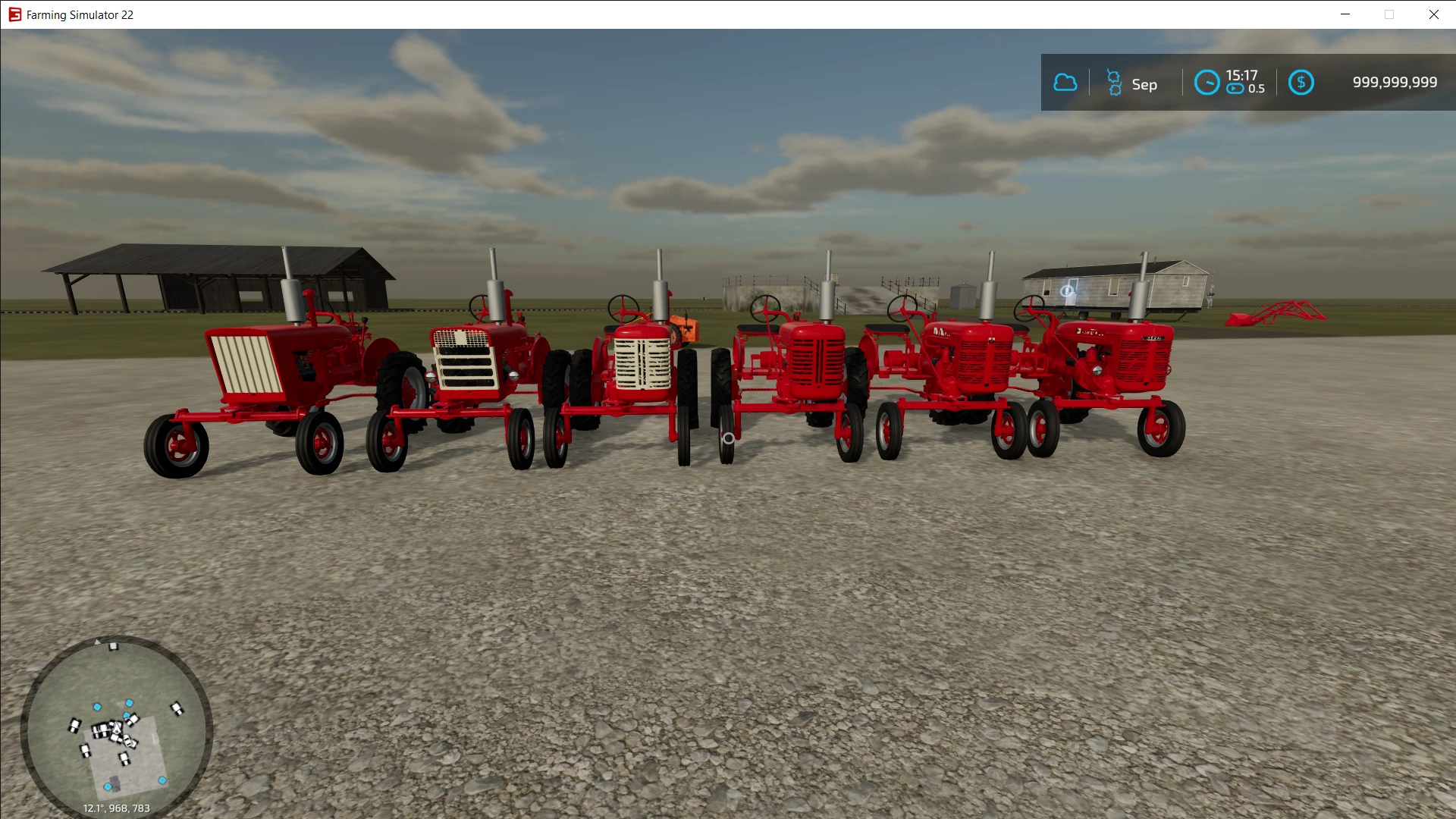Click the weather cloud icon in the HUD
The image size is (1456, 819).
1065,82
